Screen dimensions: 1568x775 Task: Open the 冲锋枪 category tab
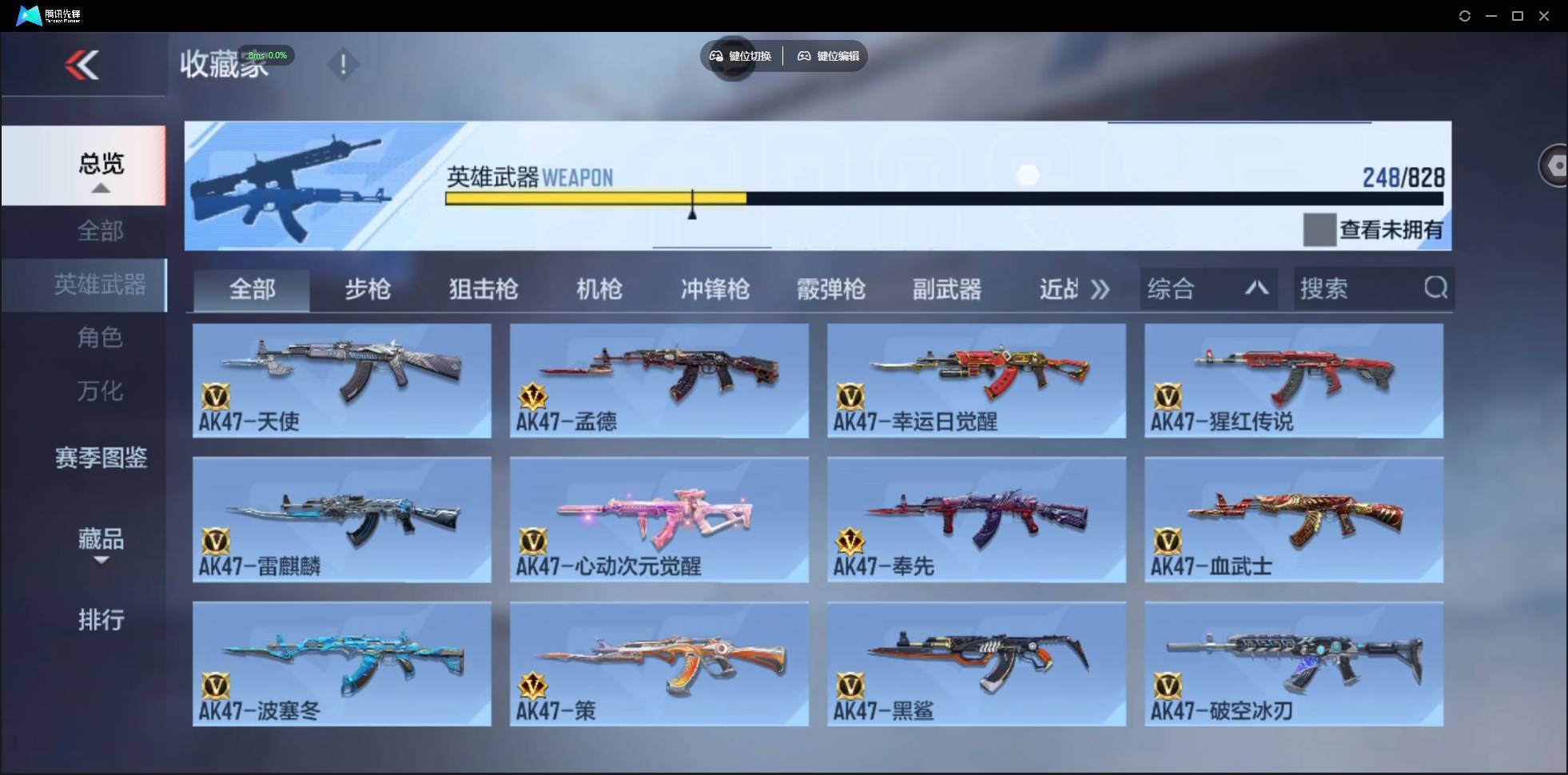[715, 289]
